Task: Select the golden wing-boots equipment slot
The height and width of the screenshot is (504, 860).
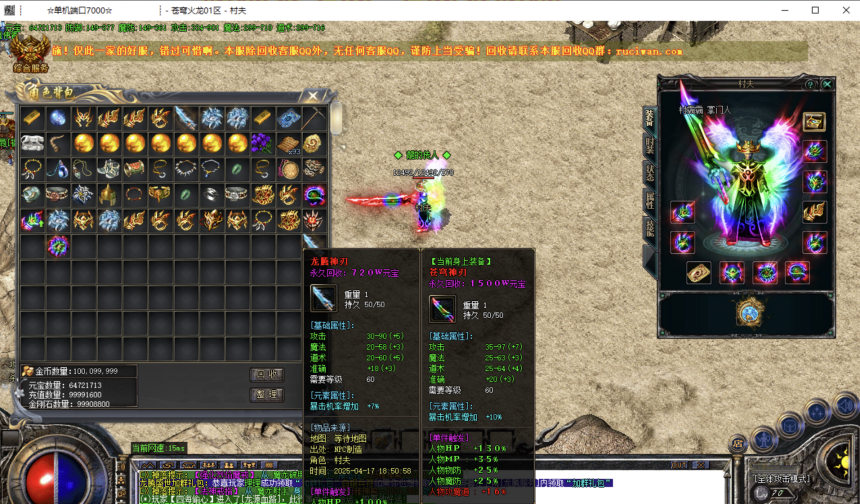Action: (815, 211)
